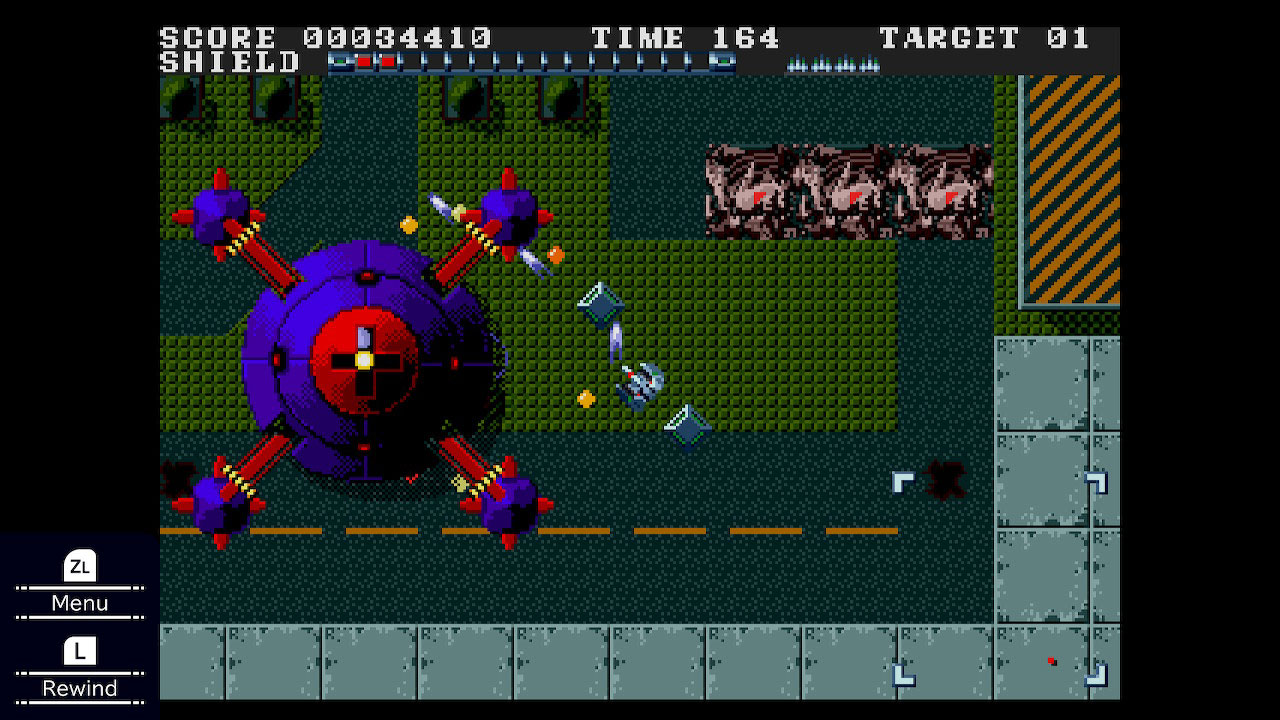
Task: Click the Menu label text
Action: (x=80, y=603)
